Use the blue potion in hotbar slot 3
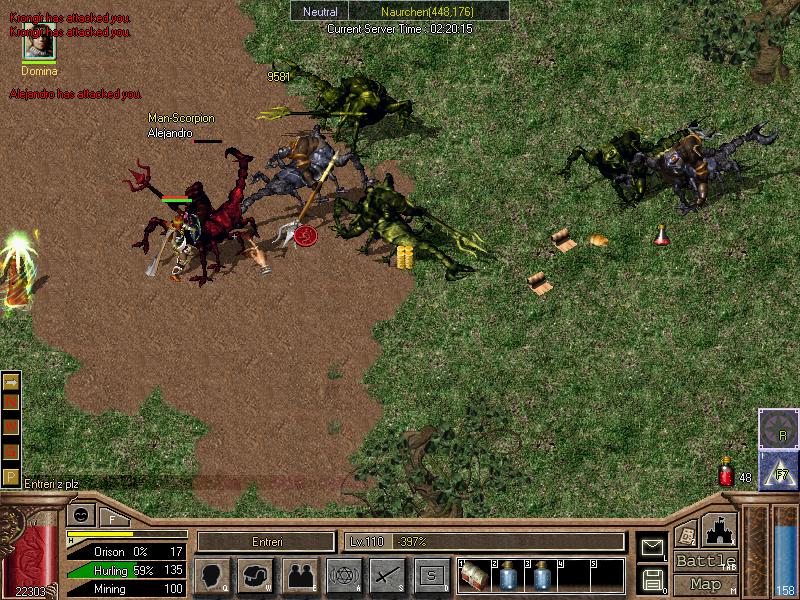The width and height of the screenshot is (800, 600). [540, 576]
